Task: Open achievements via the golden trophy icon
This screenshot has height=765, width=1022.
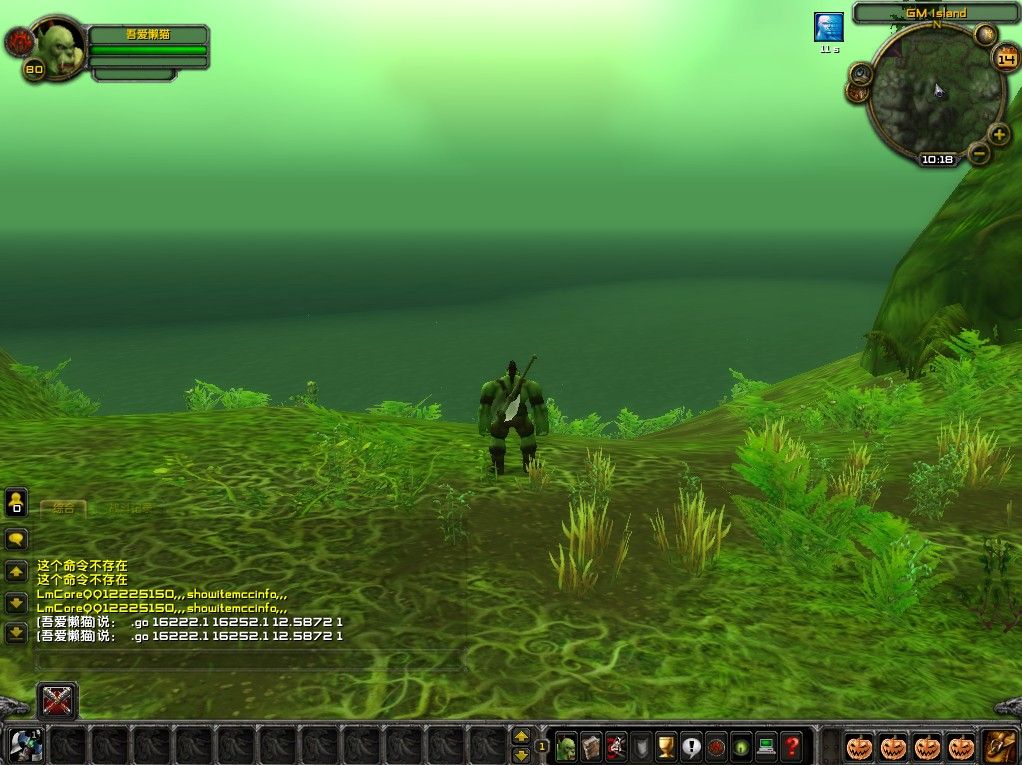Action: coord(666,746)
